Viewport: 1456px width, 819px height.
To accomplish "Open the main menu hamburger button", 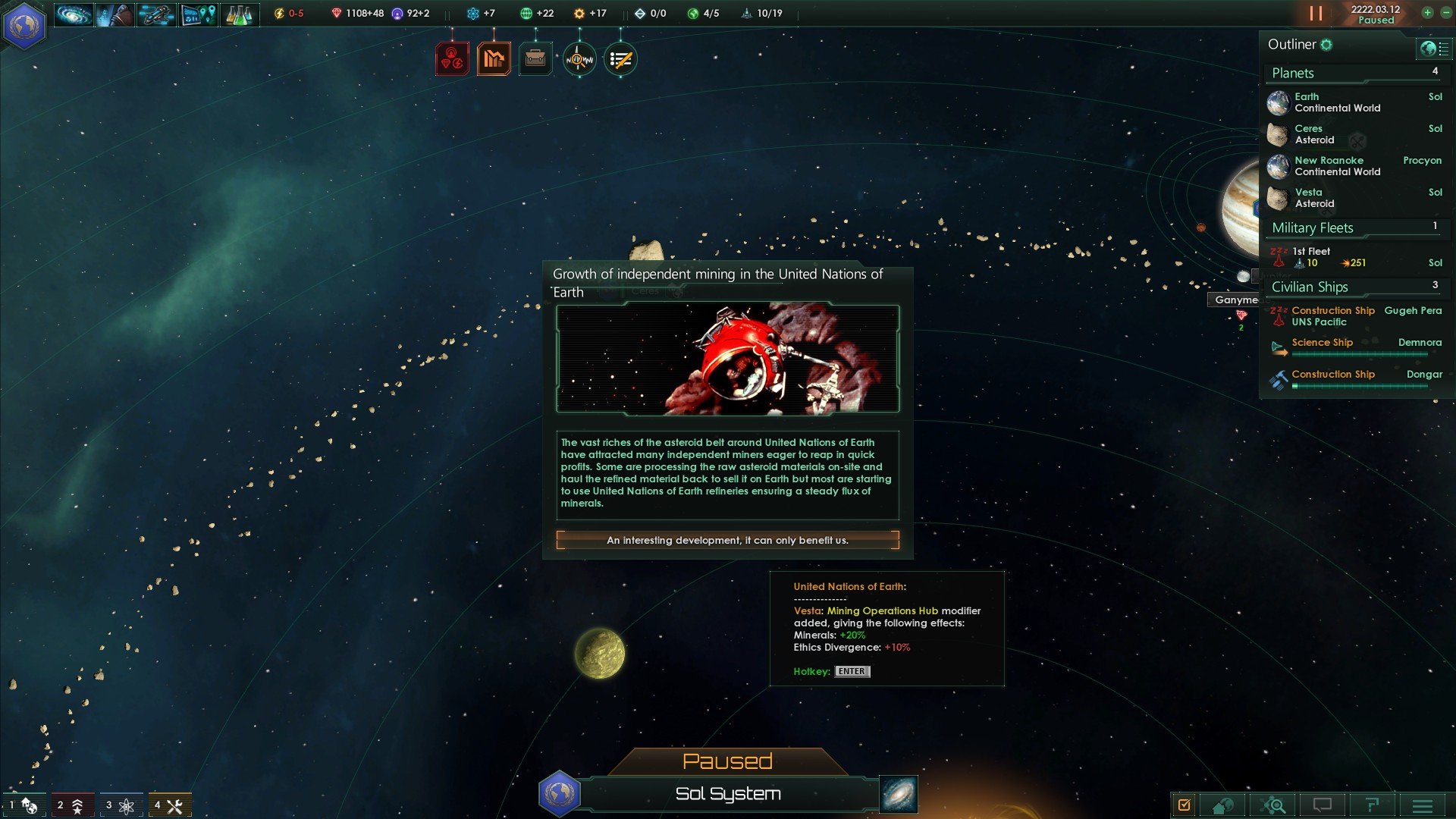I will [1422, 805].
